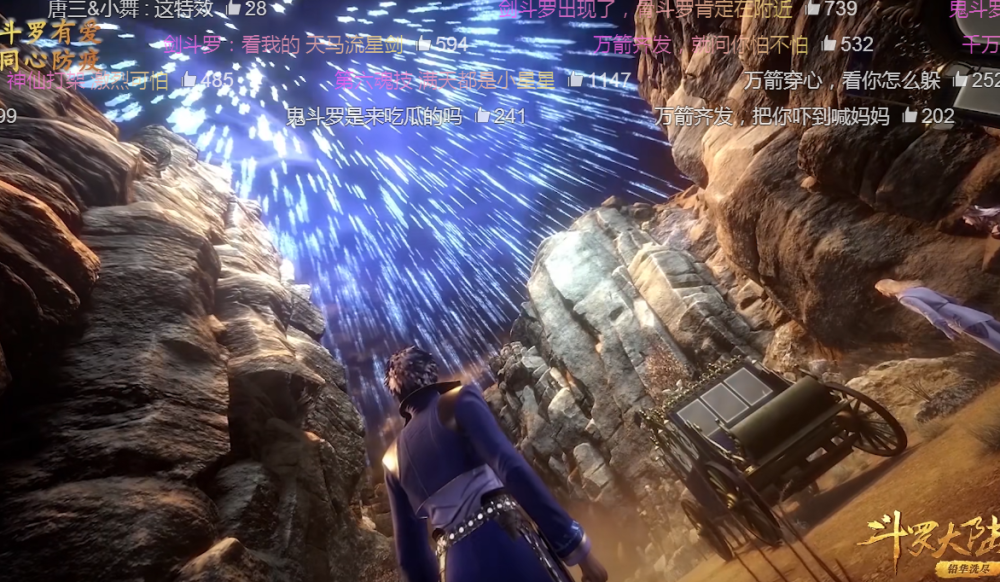Like the comment "鬼斗罗是来吃瓜的吗"
This screenshot has height=582, width=1000.
[x=483, y=116]
